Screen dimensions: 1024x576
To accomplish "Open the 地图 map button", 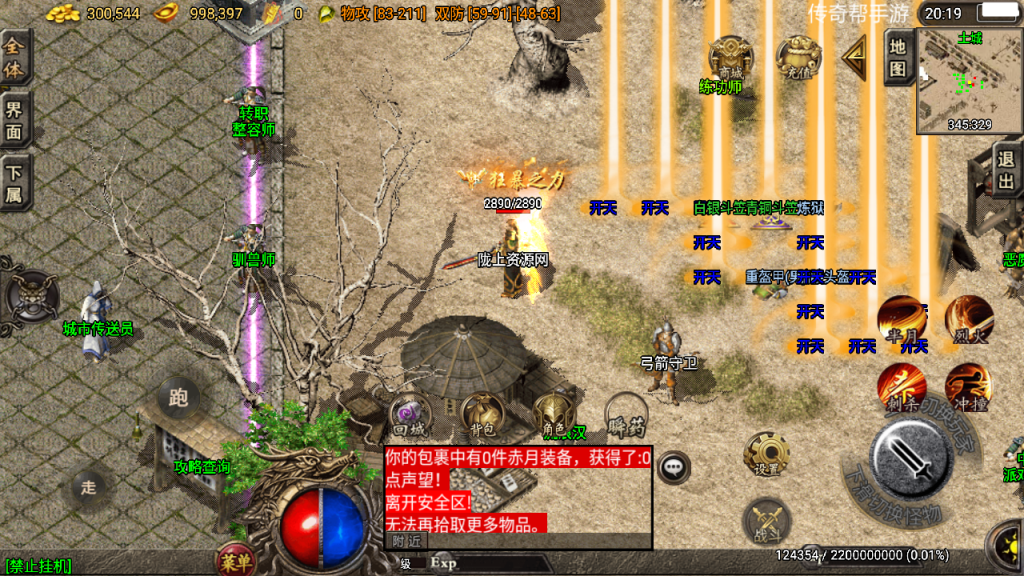I will pyautogui.click(x=898, y=58).
